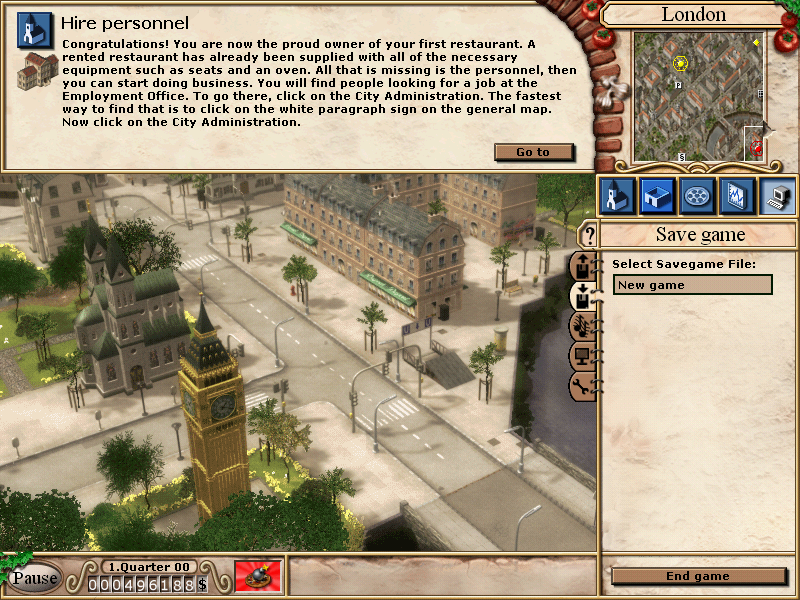Pause the game

click(34, 578)
